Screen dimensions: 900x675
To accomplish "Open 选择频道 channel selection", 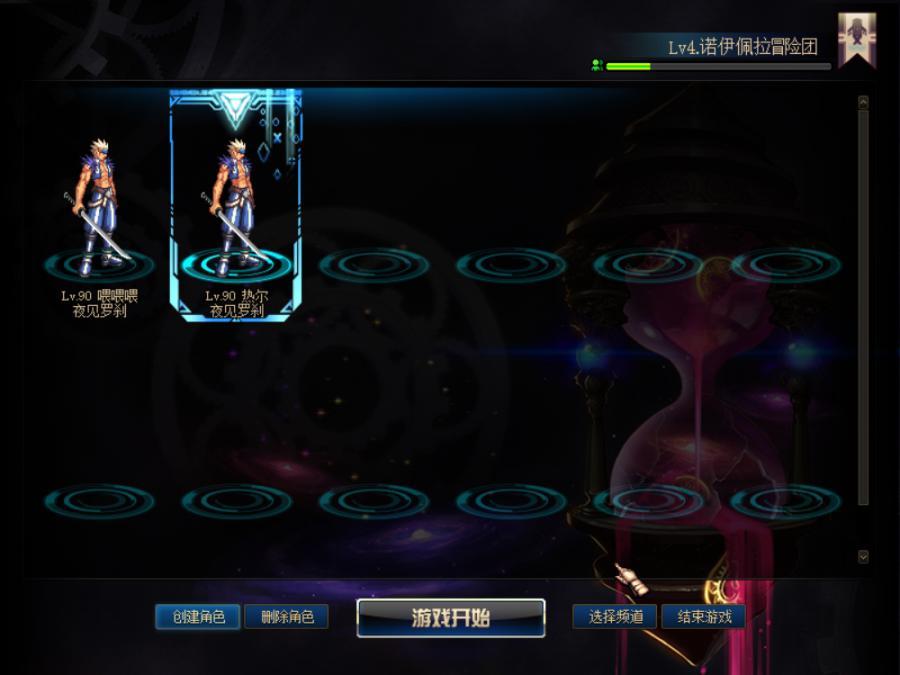I will (615, 617).
